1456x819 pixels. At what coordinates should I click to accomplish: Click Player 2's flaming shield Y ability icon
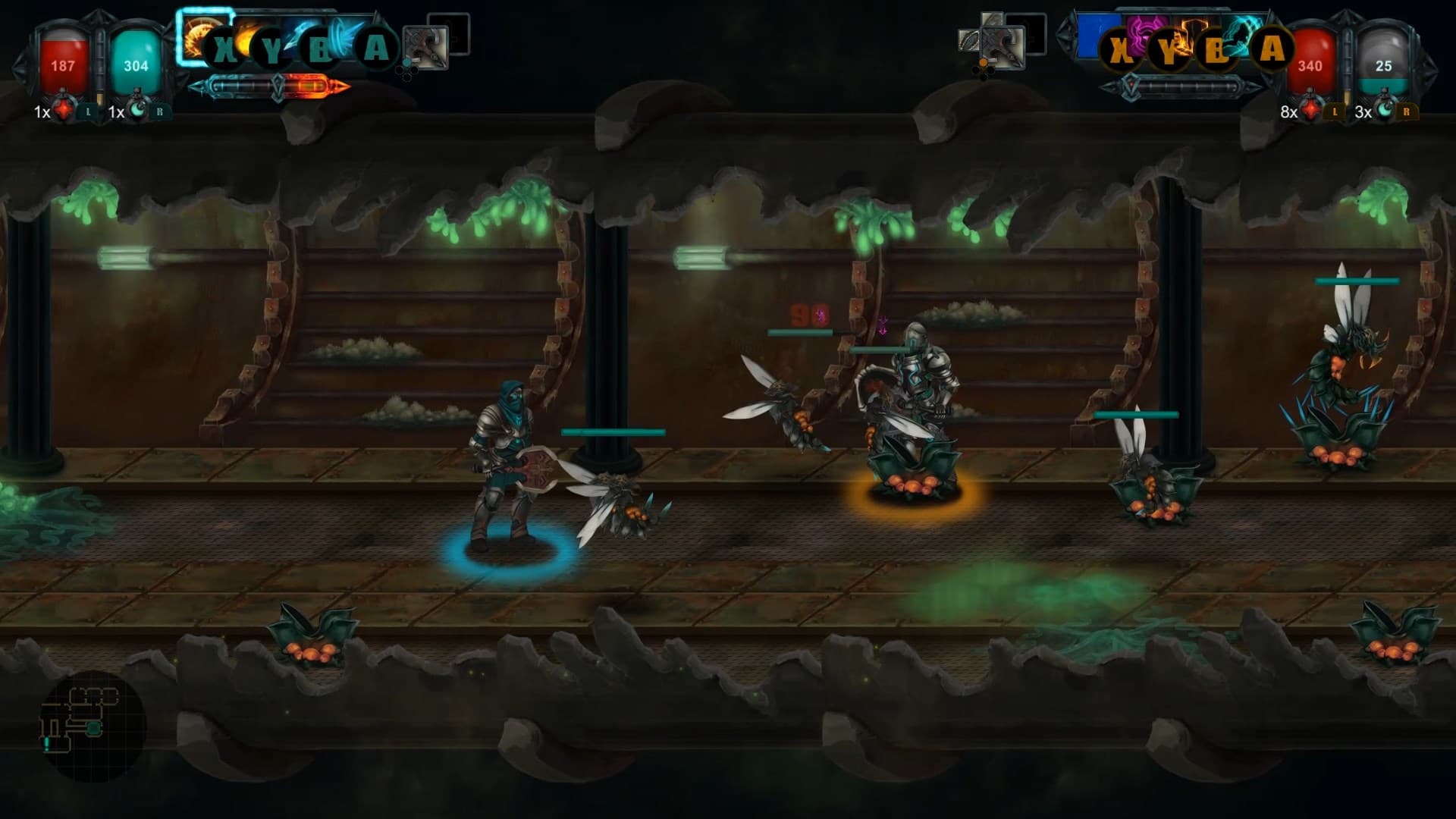pyautogui.click(x=1193, y=33)
